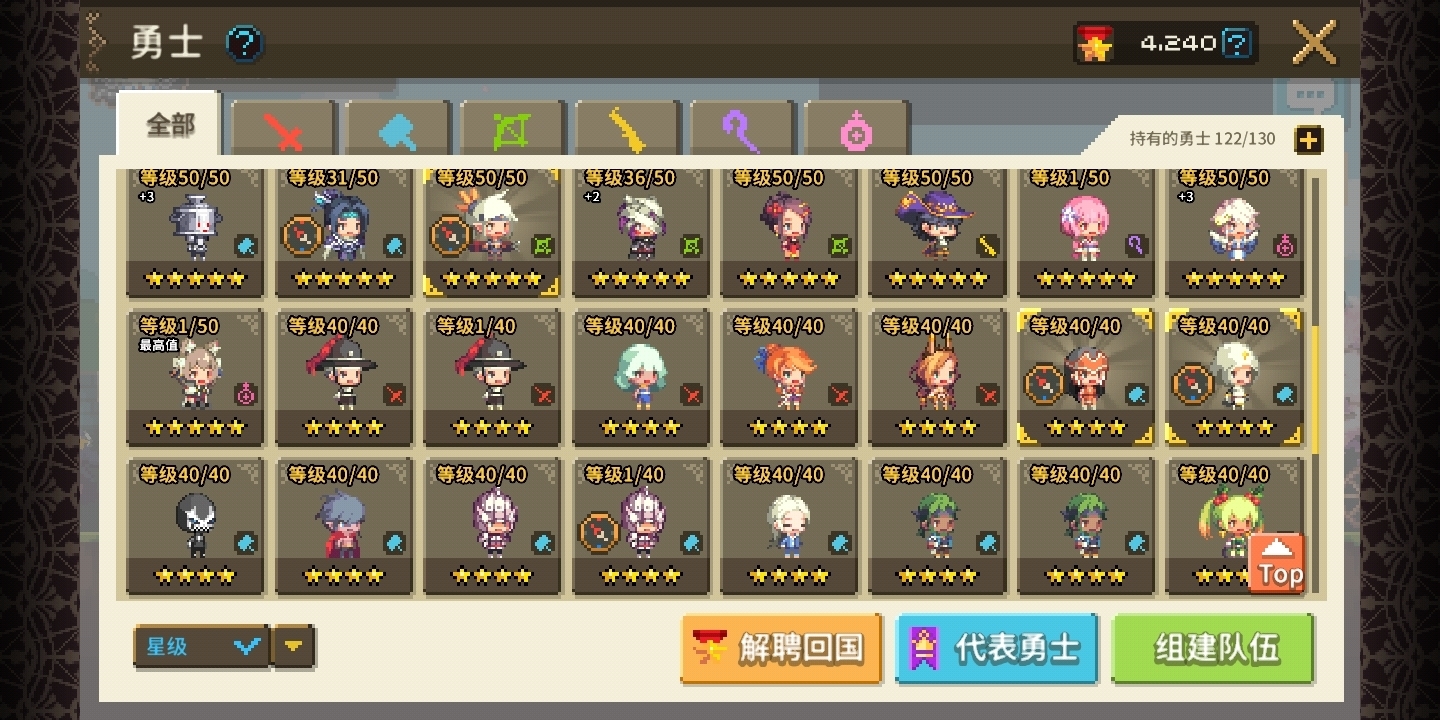The image size is (1440, 720).
Task: Filter heroes by the yellow gun icon
Action: point(627,127)
